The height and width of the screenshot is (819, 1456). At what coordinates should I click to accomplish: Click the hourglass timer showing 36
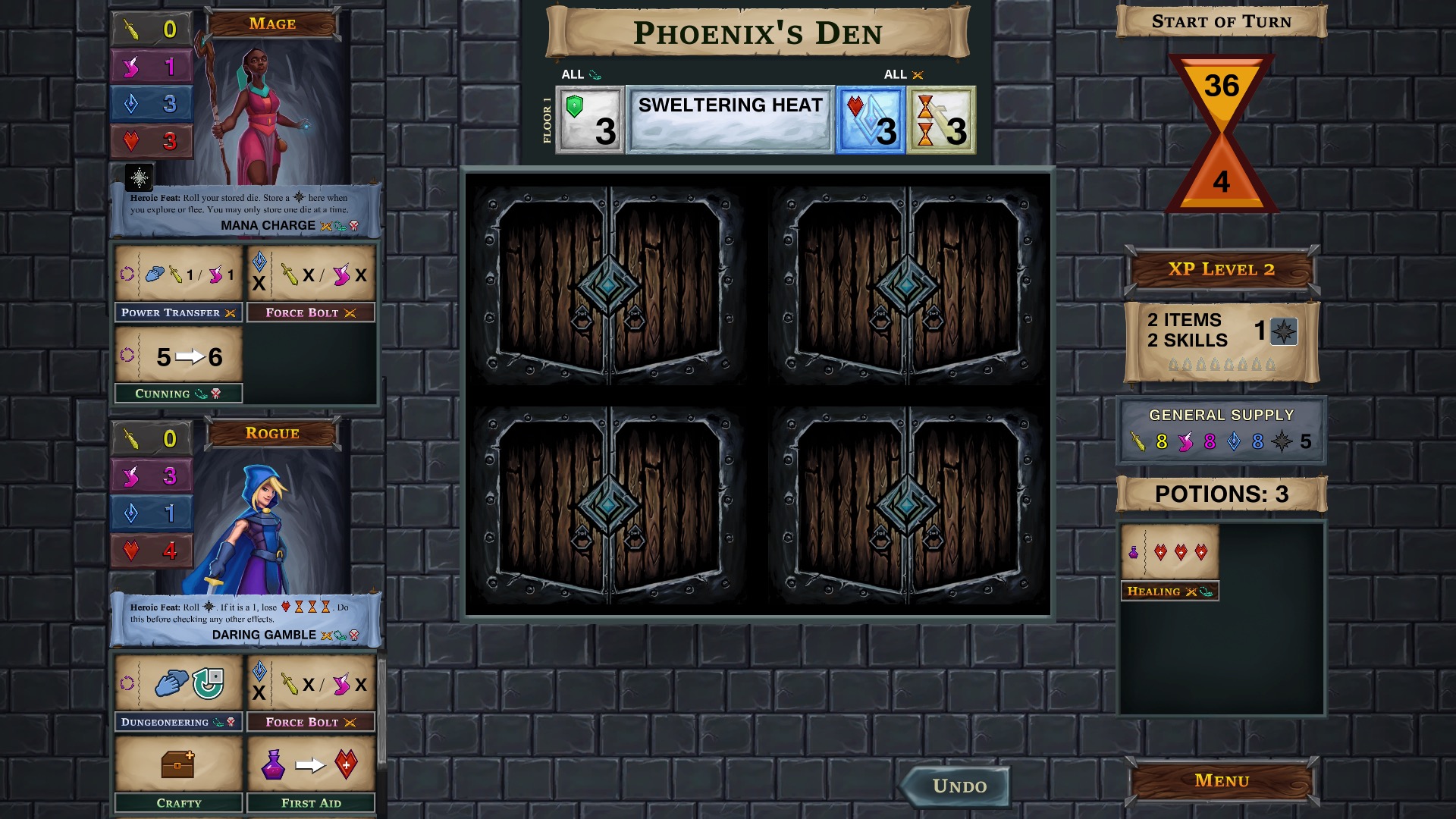1221,86
